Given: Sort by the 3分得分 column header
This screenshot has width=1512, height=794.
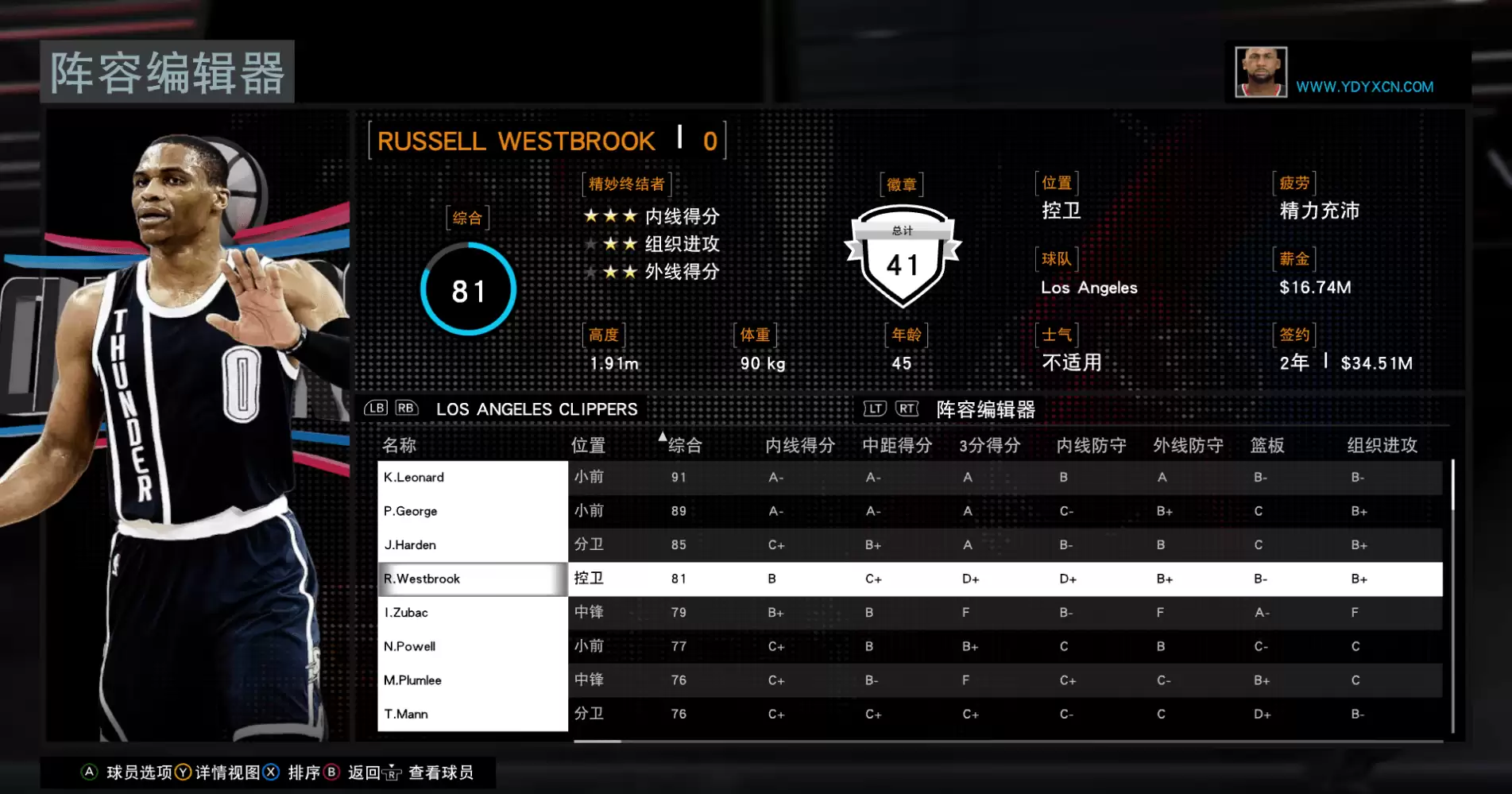Looking at the screenshot, I should click(989, 445).
